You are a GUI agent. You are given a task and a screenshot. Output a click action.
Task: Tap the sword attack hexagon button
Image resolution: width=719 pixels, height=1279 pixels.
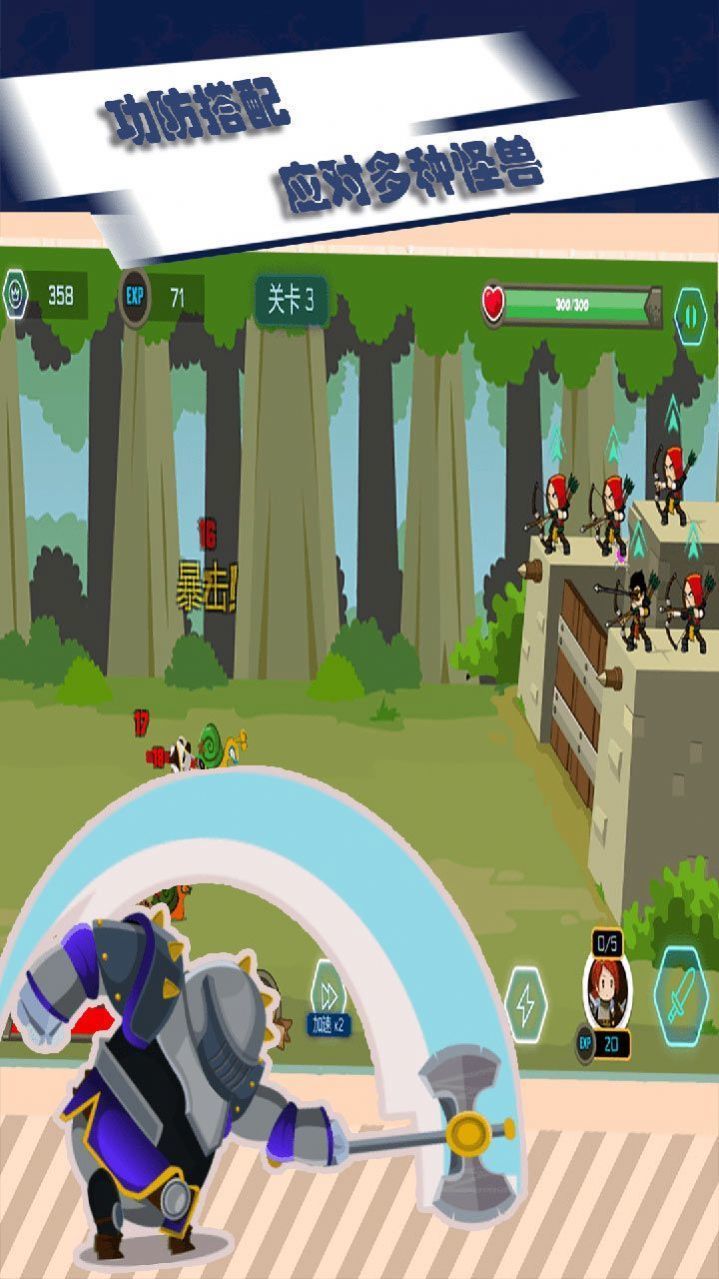tap(682, 996)
